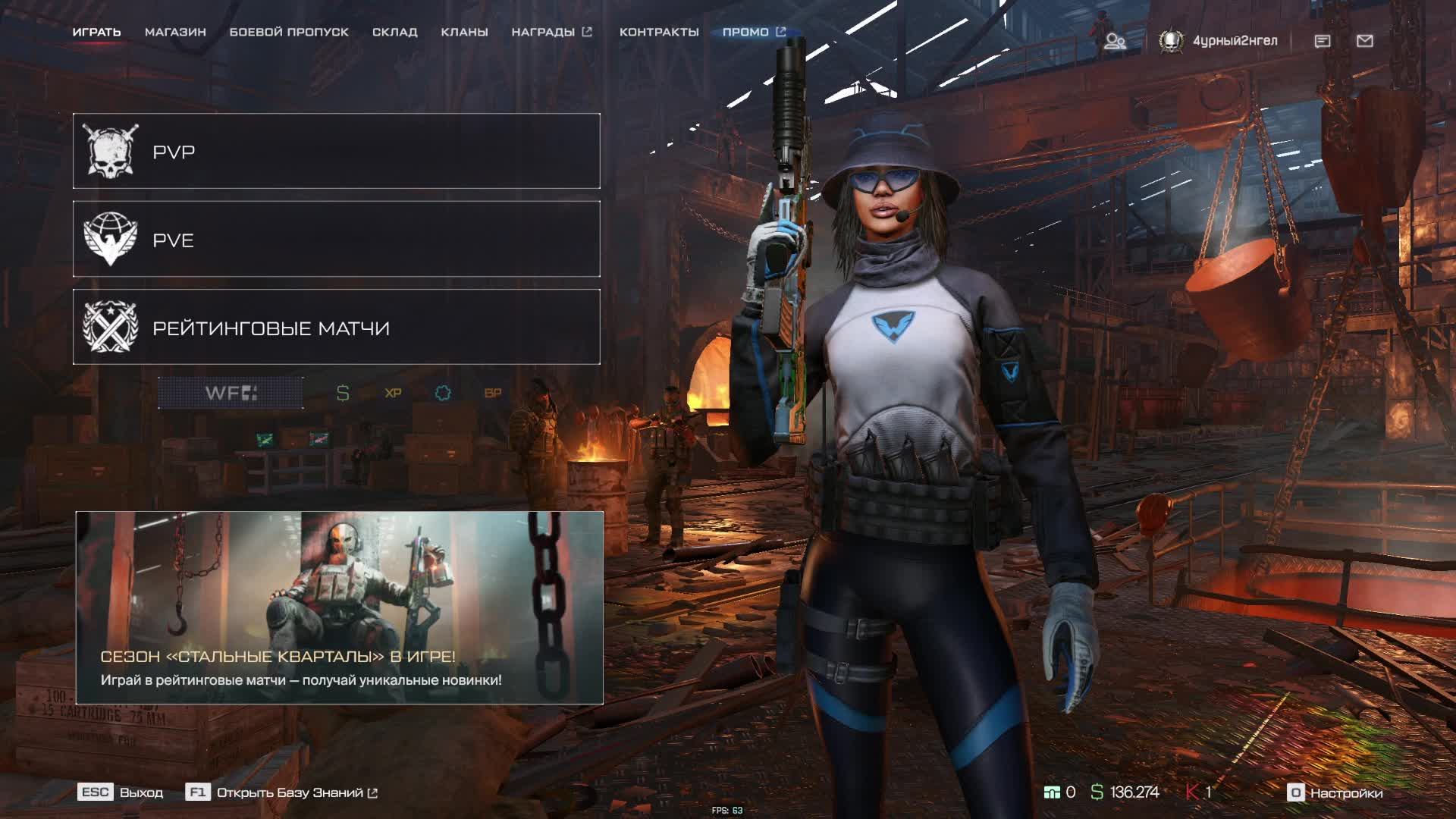Open Настройки settings

coord(1335,792)
